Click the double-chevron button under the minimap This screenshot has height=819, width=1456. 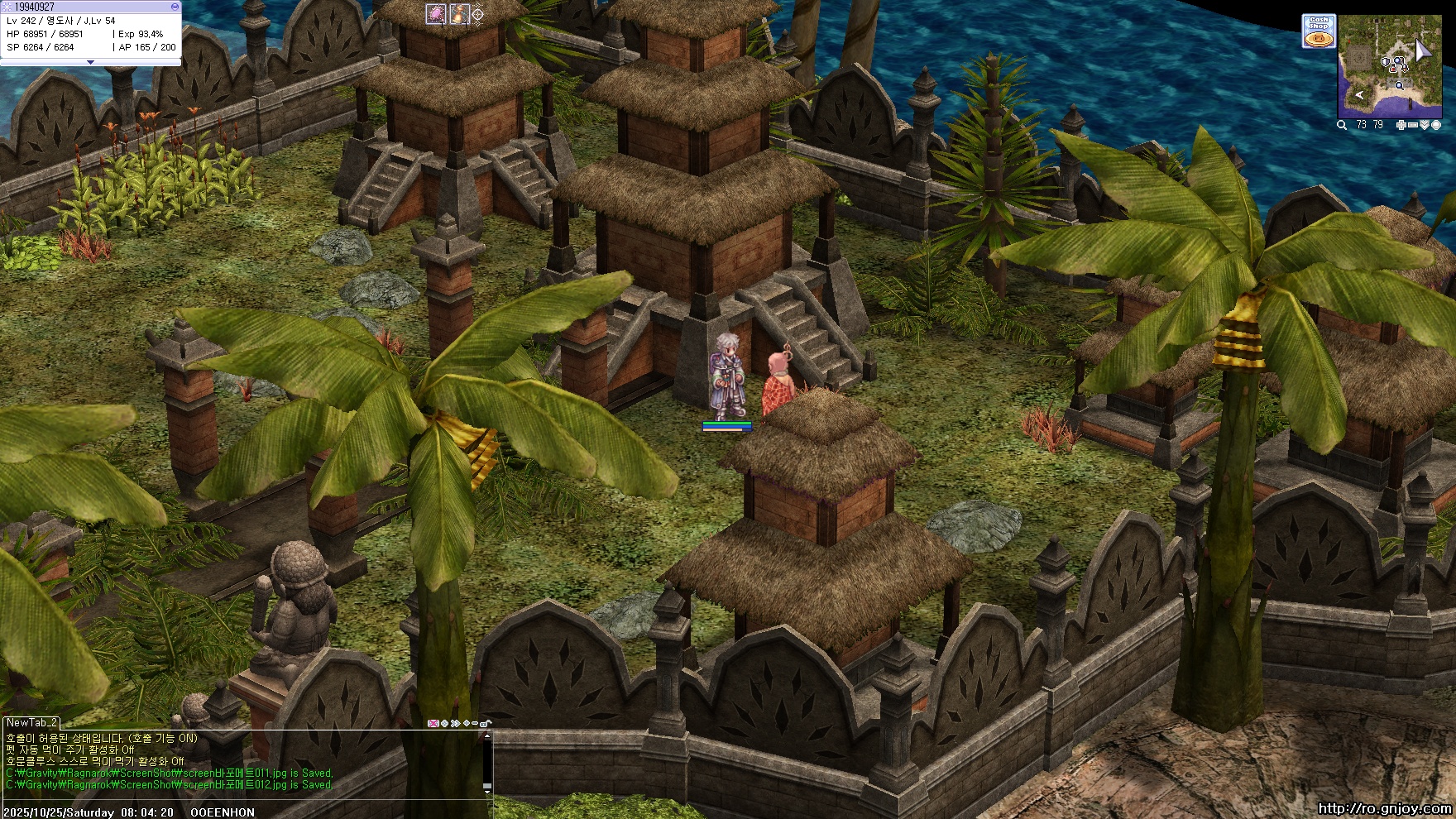(1424, 125)
